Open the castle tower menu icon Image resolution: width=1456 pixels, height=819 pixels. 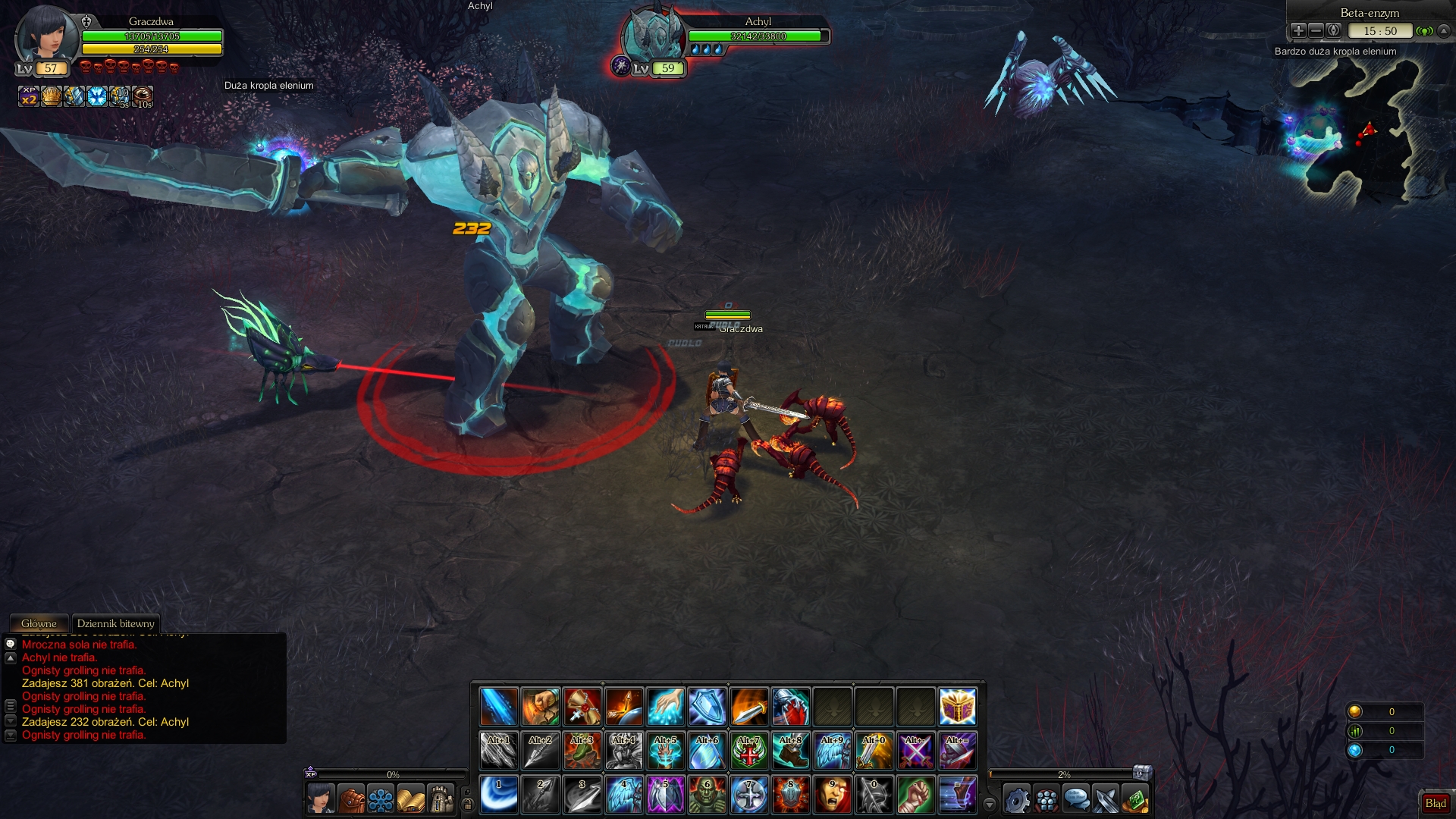[441, 799]
